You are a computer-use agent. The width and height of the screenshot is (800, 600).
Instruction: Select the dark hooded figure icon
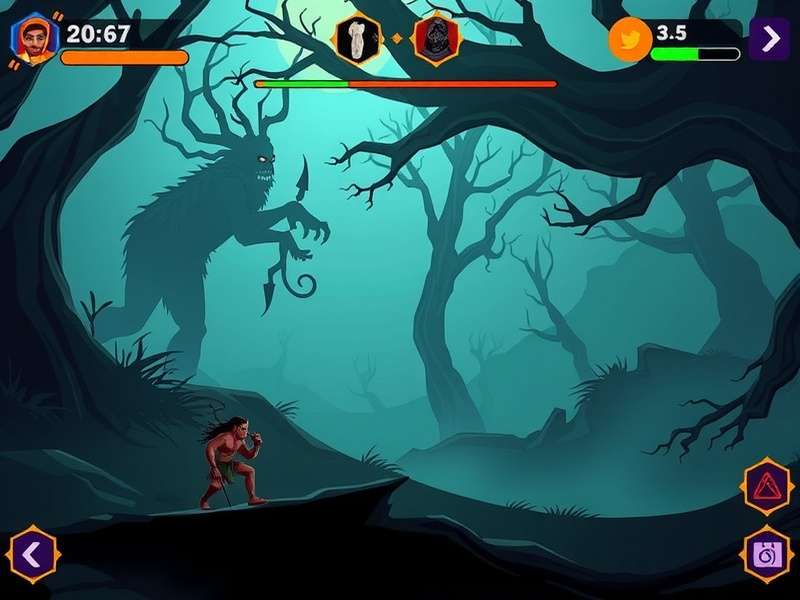[436, 39]
